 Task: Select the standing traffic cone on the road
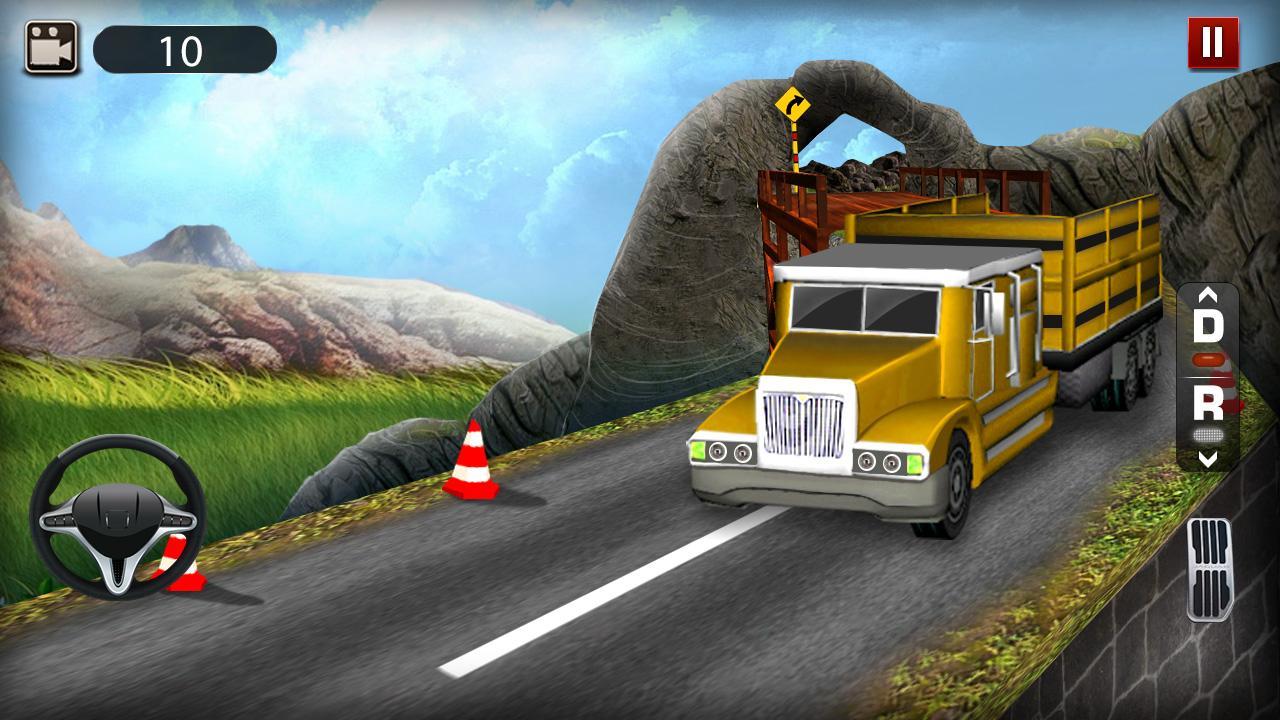[x=470, y=465]
